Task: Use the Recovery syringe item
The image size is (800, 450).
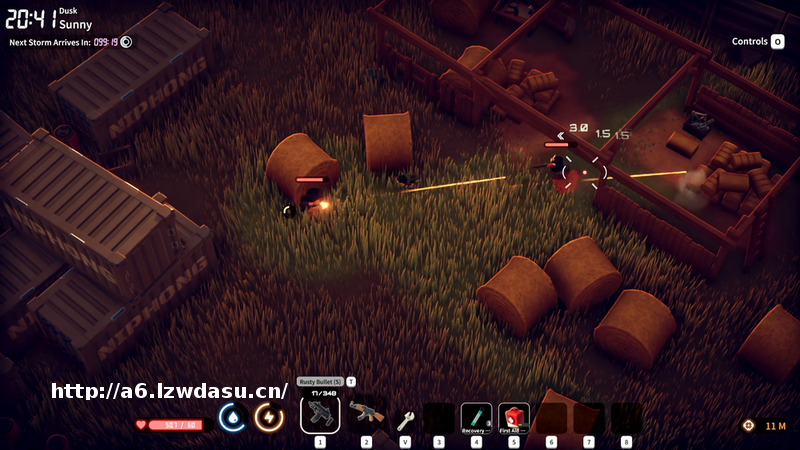Action: [476, 417]
